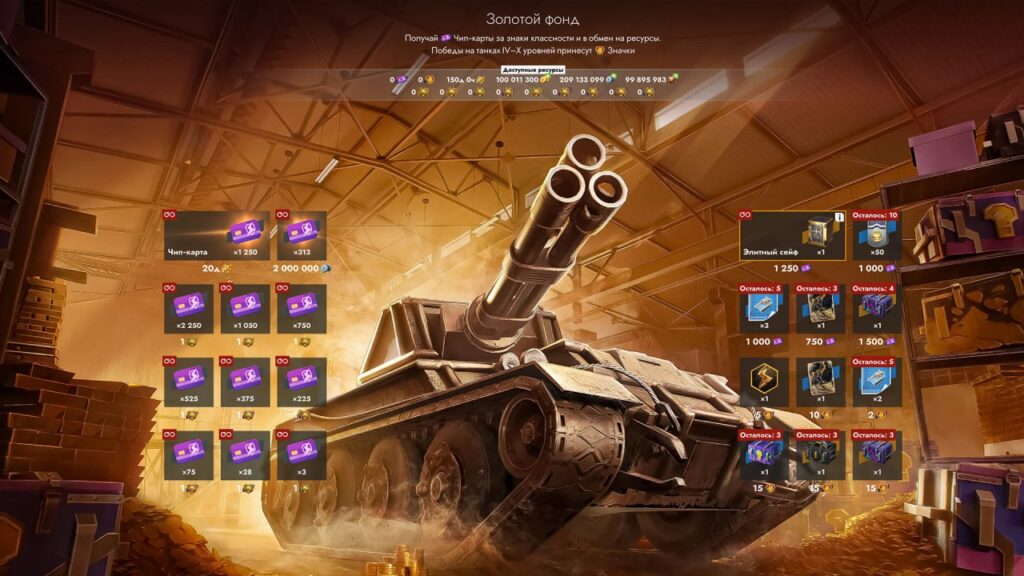Screen dimensions: 1024x576
Task: Click the ×3 chip card tile
Action: [301, 455]
